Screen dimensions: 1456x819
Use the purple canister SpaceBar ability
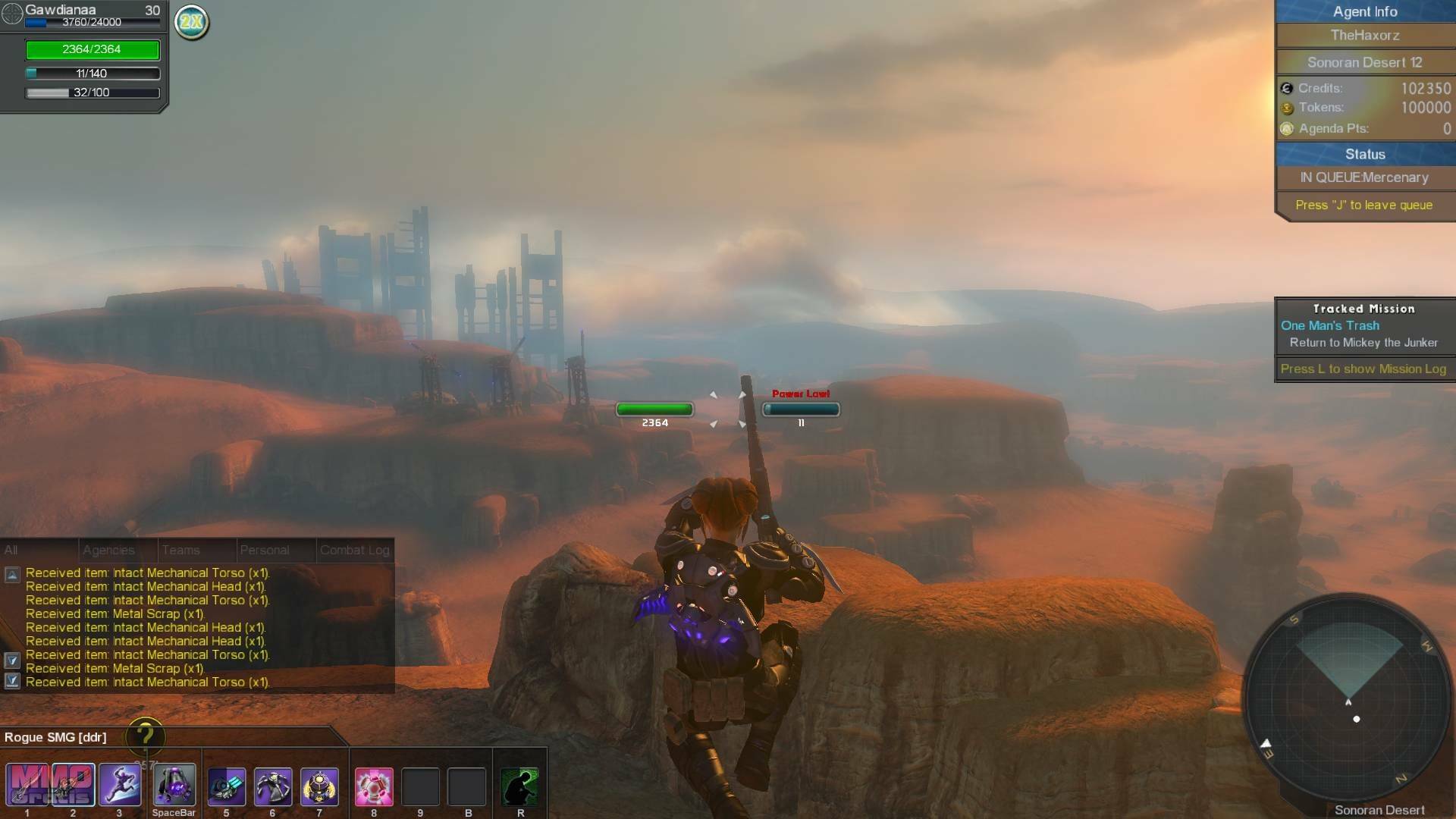point(174,785)
